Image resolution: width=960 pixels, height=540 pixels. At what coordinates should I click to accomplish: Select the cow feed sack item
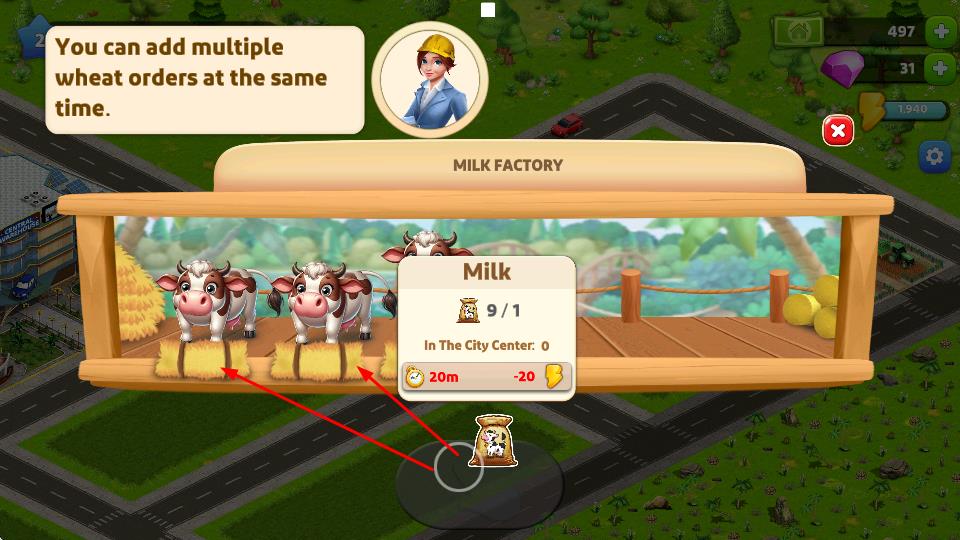(492, 441)
